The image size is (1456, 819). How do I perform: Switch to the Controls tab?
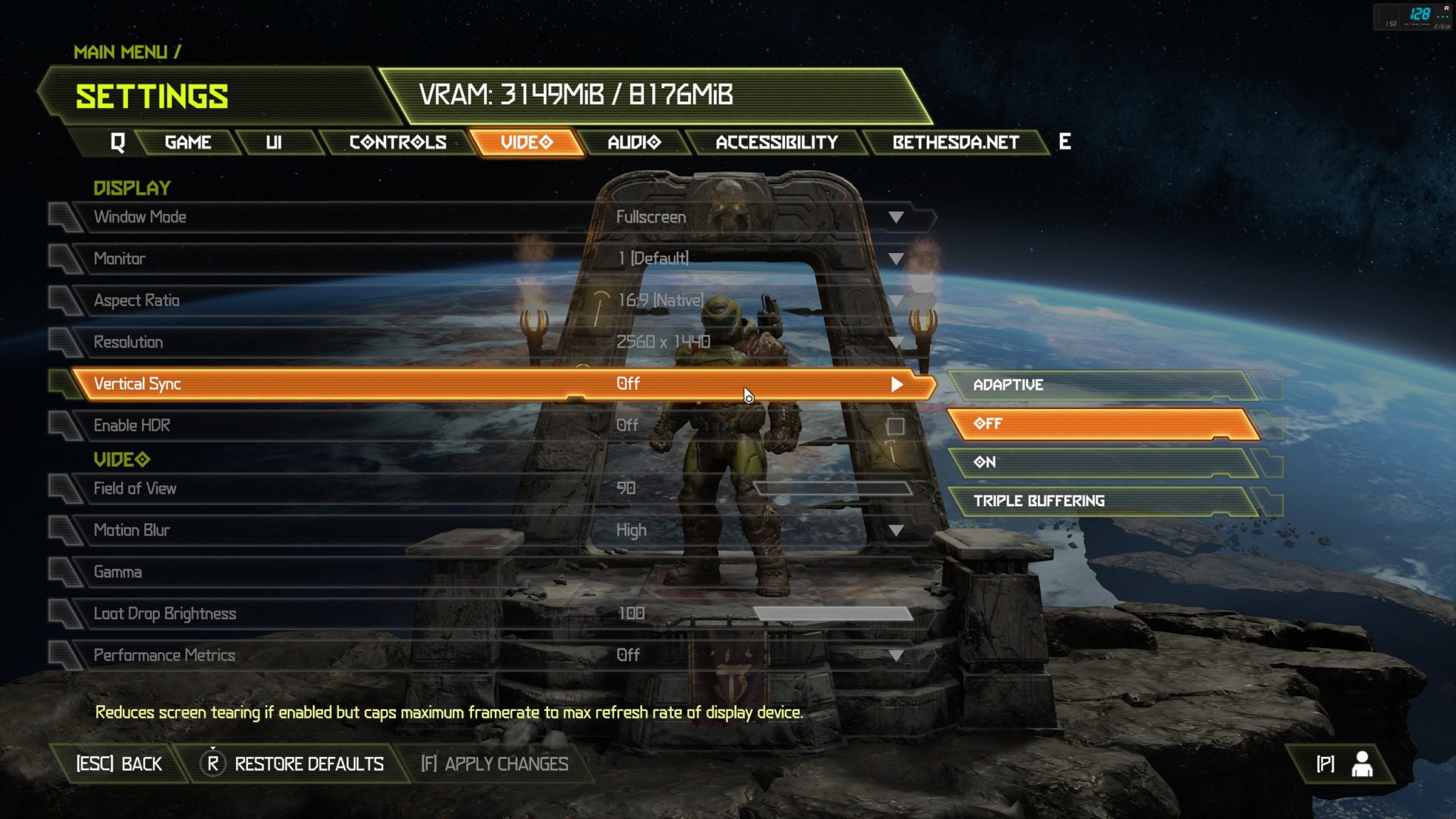(x=397, y=142)
